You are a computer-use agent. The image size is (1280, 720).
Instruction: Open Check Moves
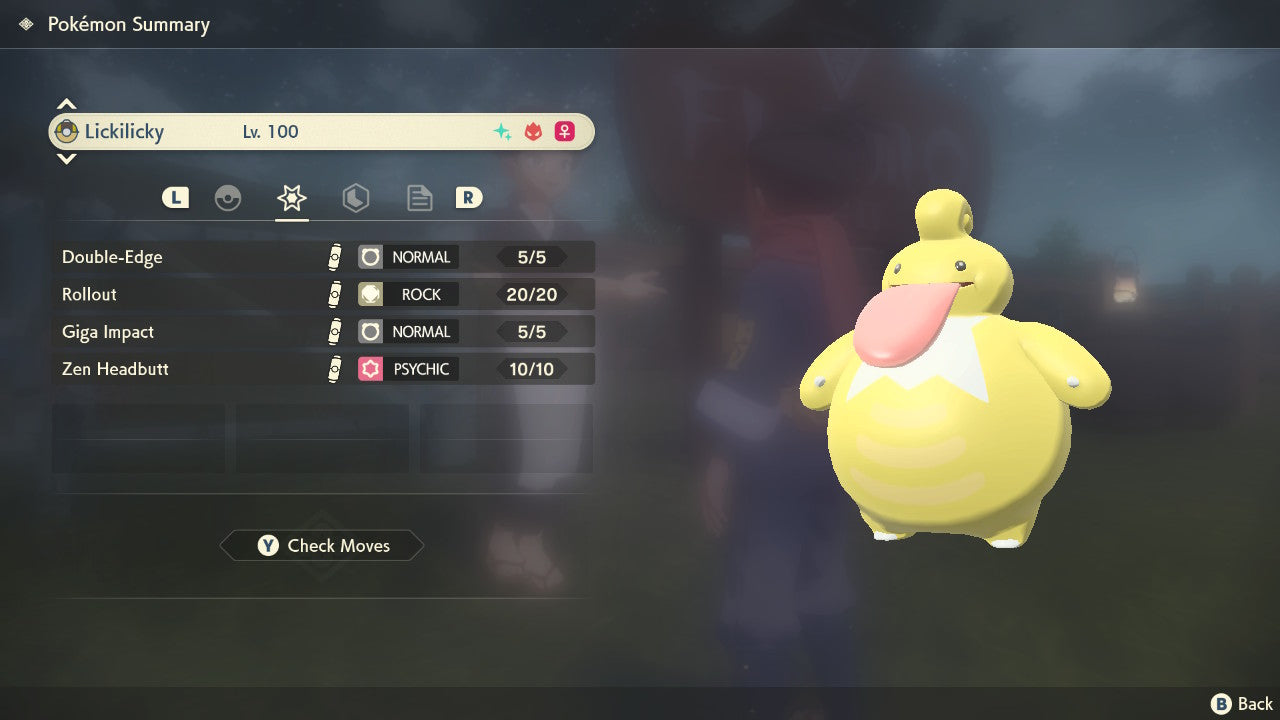tap(322, 546)
